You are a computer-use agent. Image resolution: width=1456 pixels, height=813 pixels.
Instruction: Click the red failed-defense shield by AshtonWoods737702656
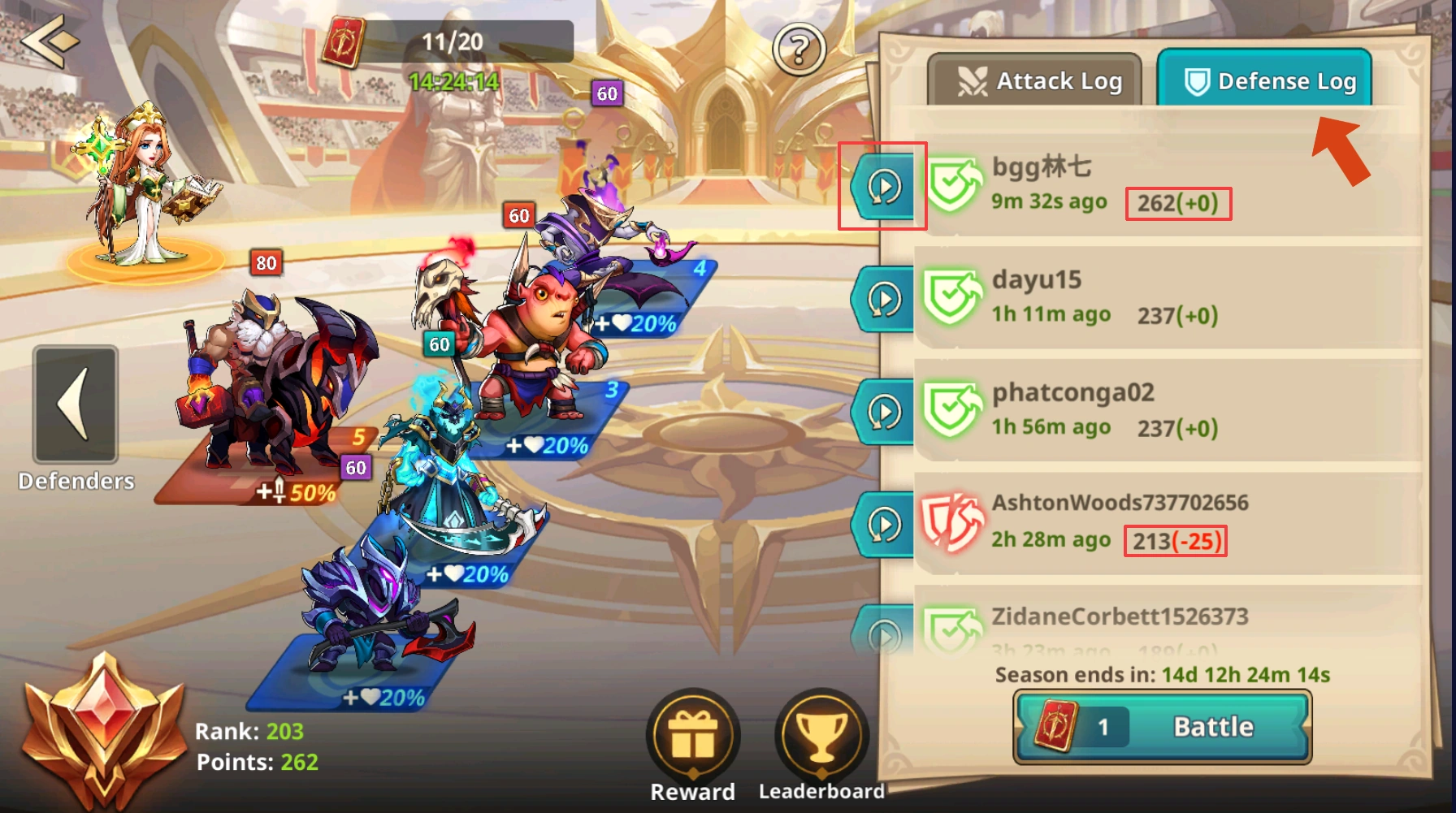(955, 520)
